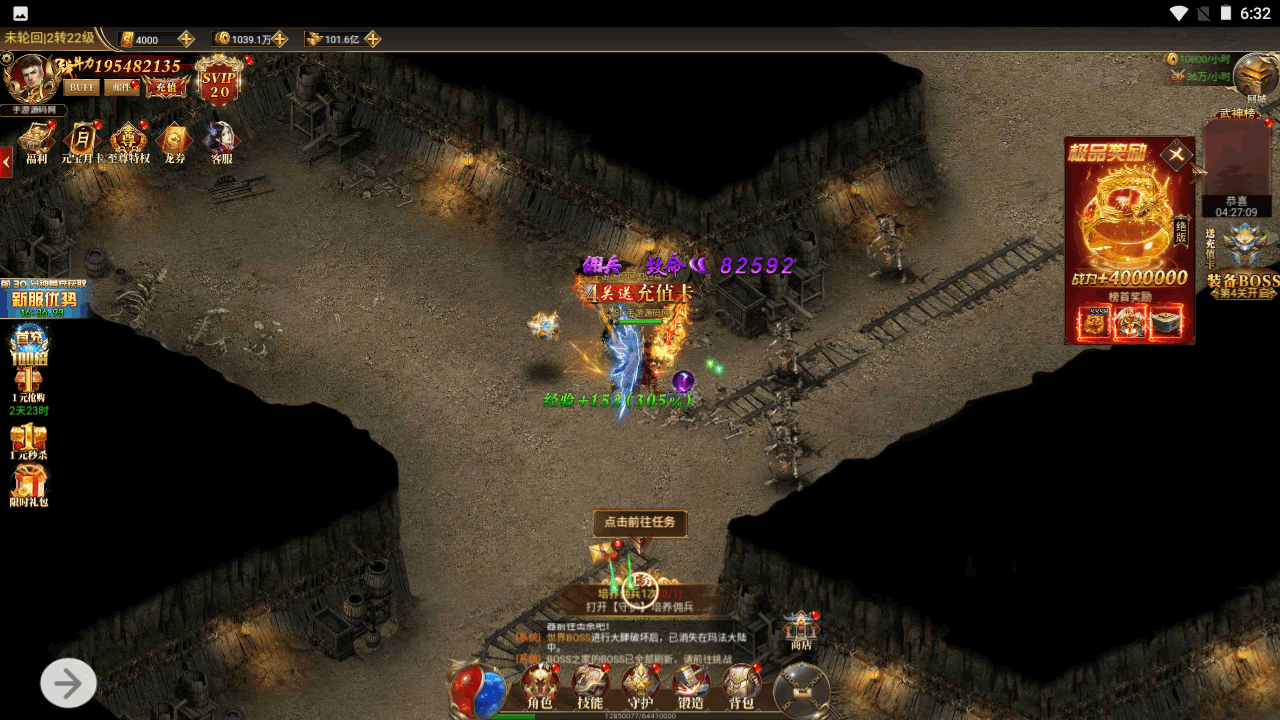Return to town with 回城 icon
The image size is (1280, 720).
[x=1255, y=76]
